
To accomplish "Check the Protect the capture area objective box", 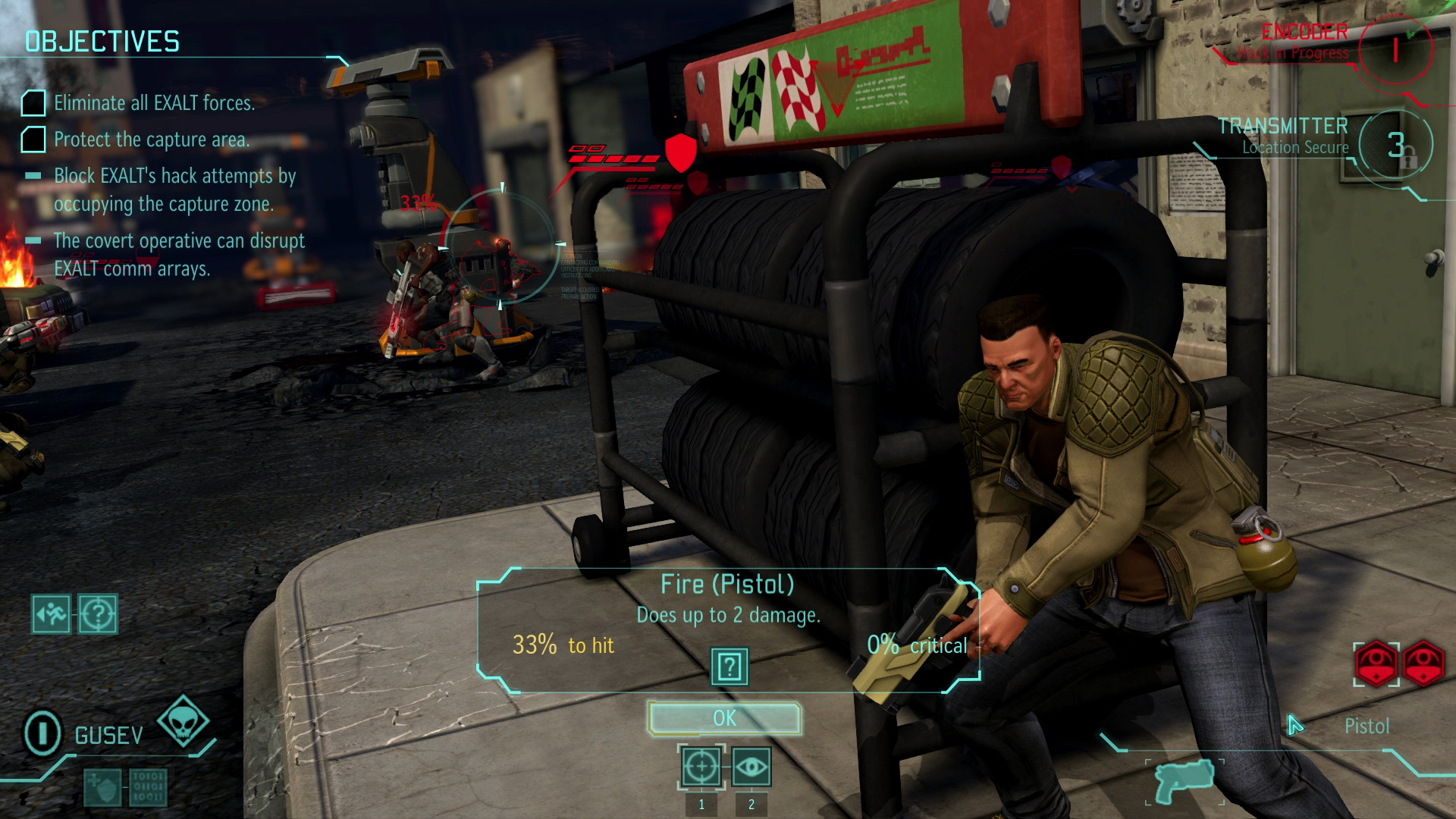I will 33,139.
